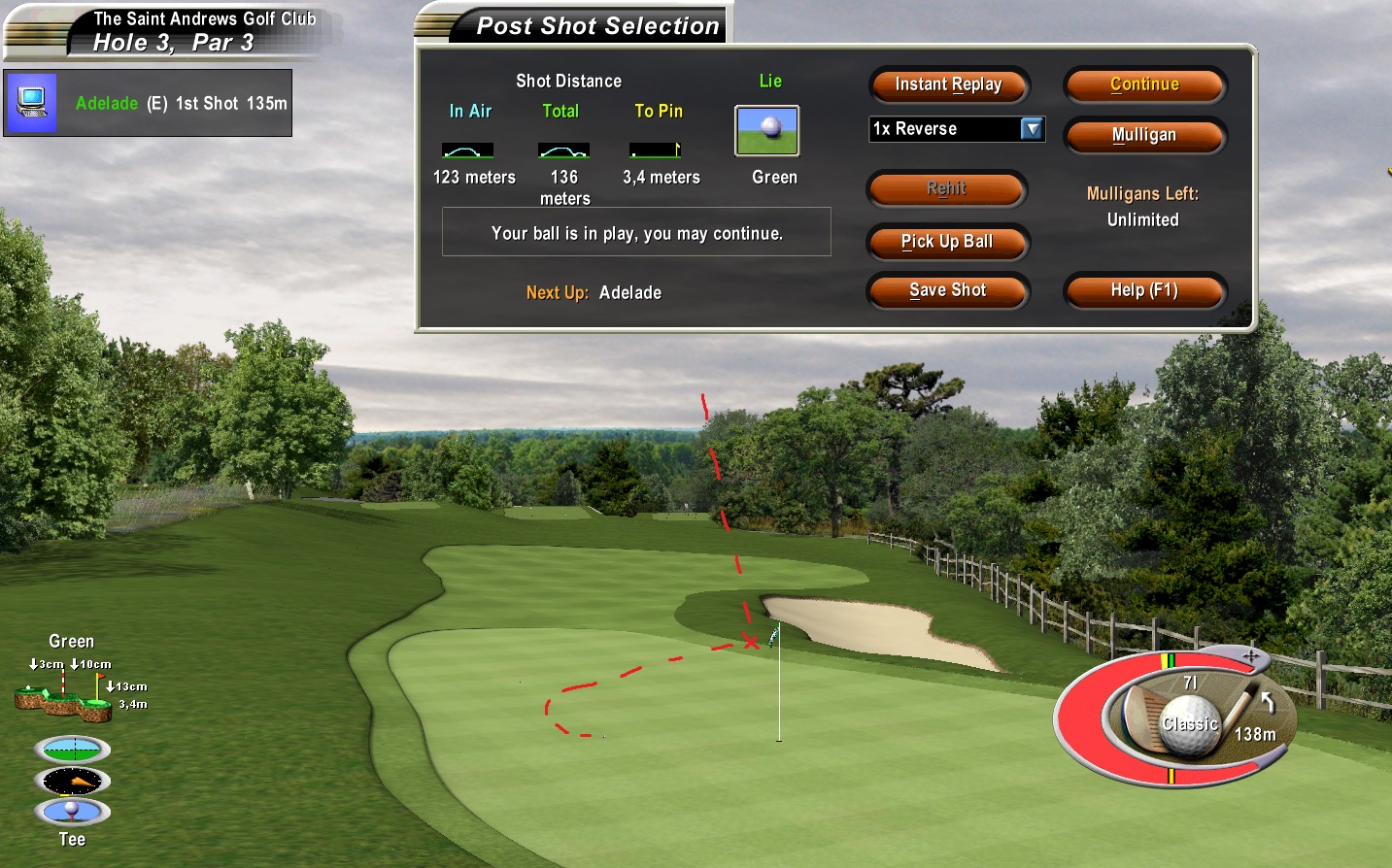Open Help (F1)
The width and height of the screenshot is (1392, 868).
pos(1144,290)
